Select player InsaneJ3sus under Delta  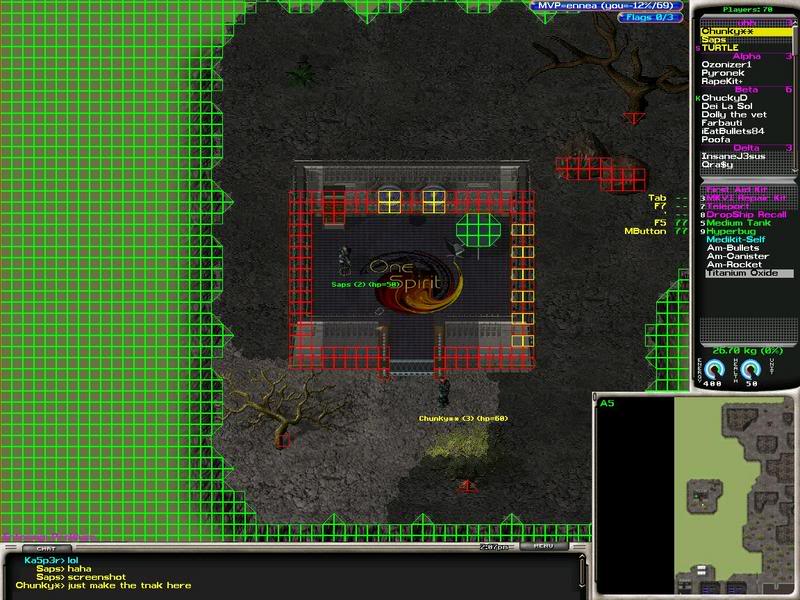[733, 156]
